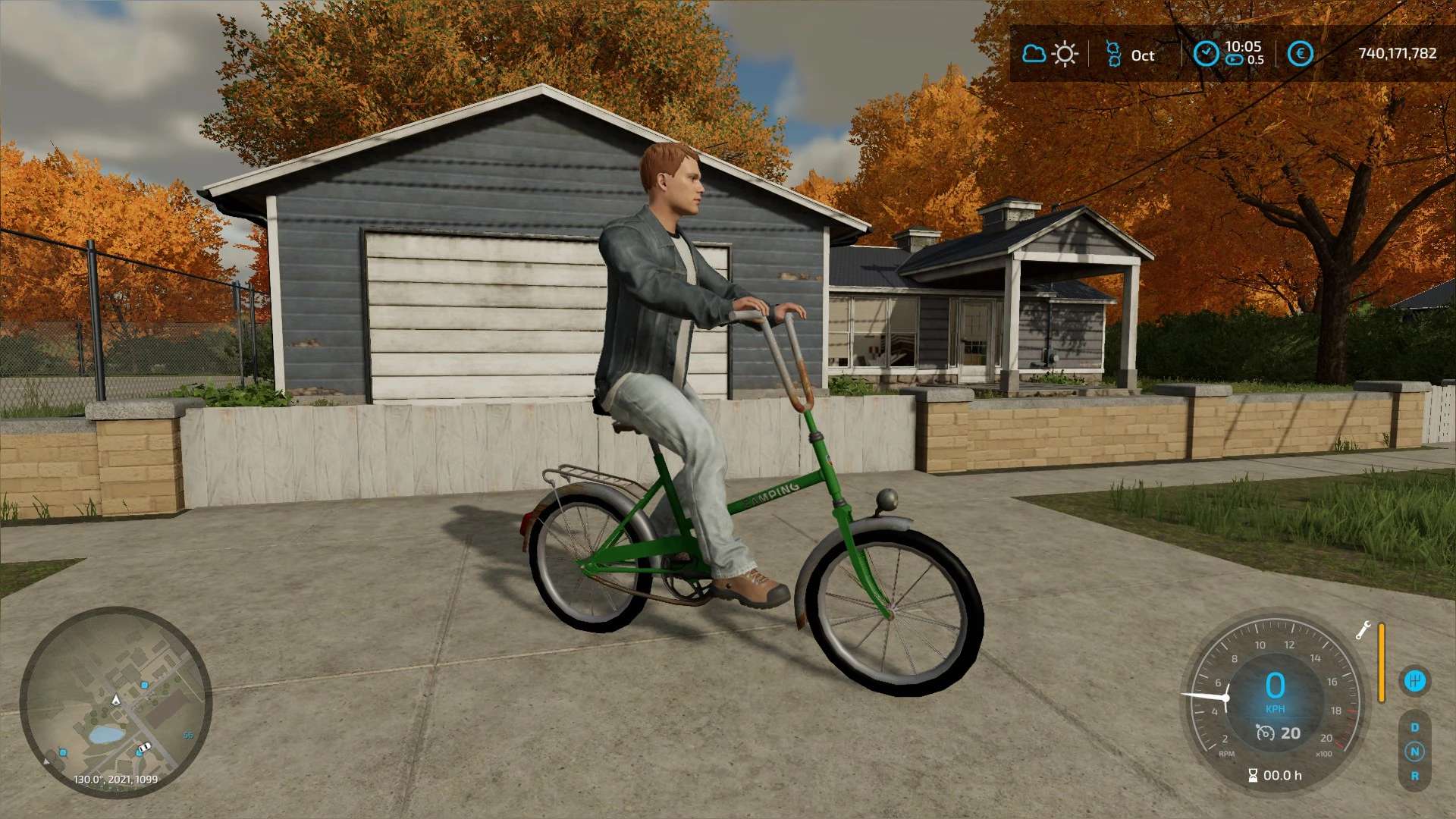The image size is (1456, 819).
Task: Toggle the gearbox shift icon
Action: 1414,680
